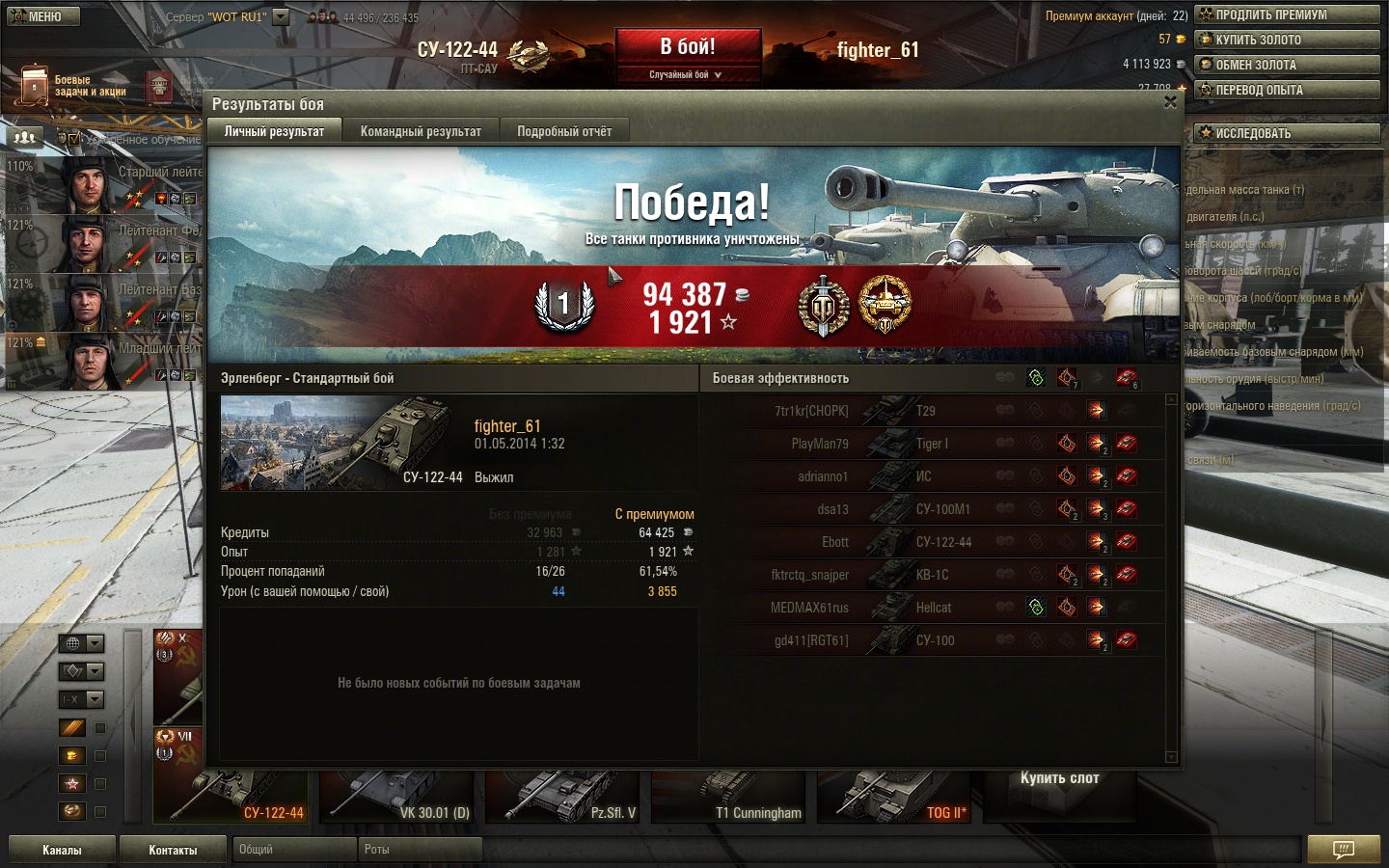Switch to the Командный результат tab
1389x868 pixels.
pyautogui.click(x=421, y=131)
